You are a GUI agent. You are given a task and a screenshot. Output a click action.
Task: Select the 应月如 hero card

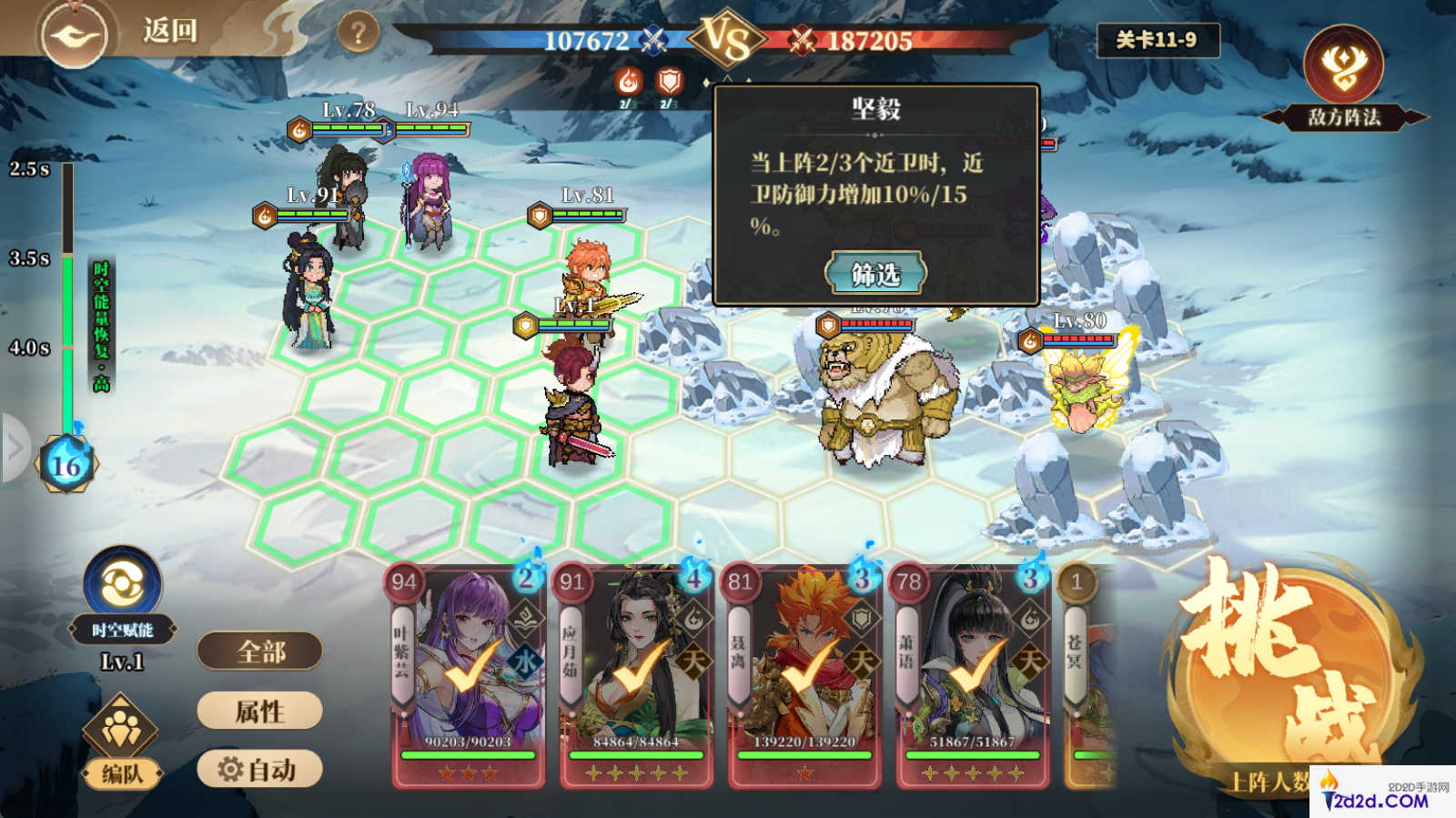(636, 675)
